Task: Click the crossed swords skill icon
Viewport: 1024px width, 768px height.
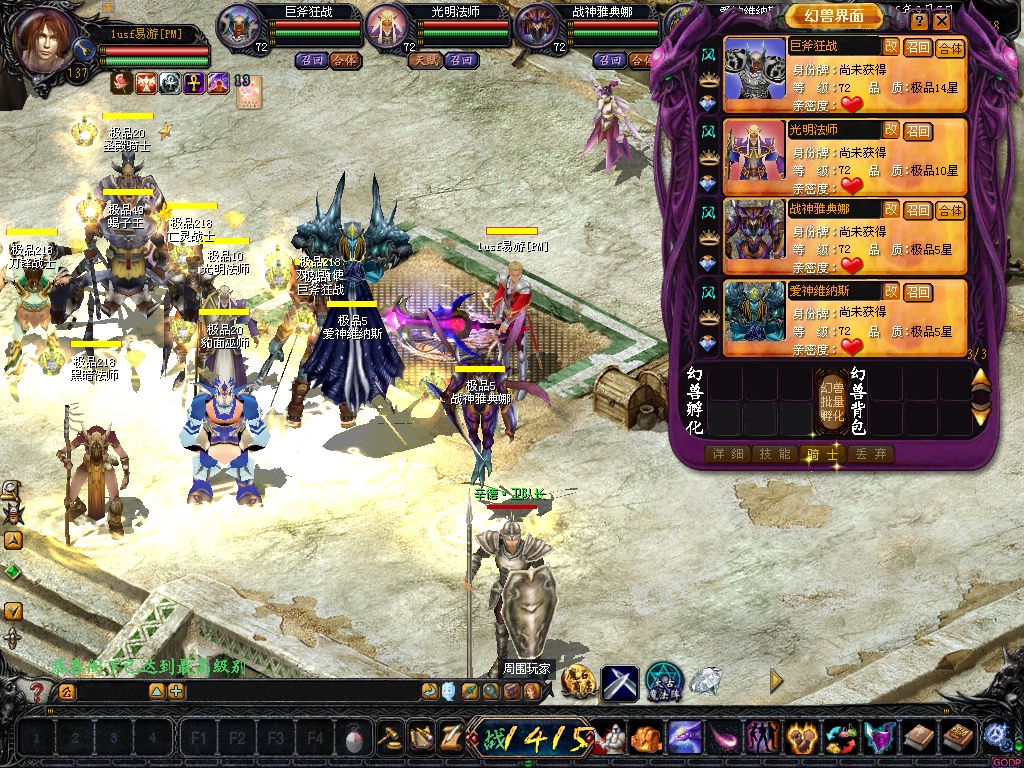Action: point(619,682)
